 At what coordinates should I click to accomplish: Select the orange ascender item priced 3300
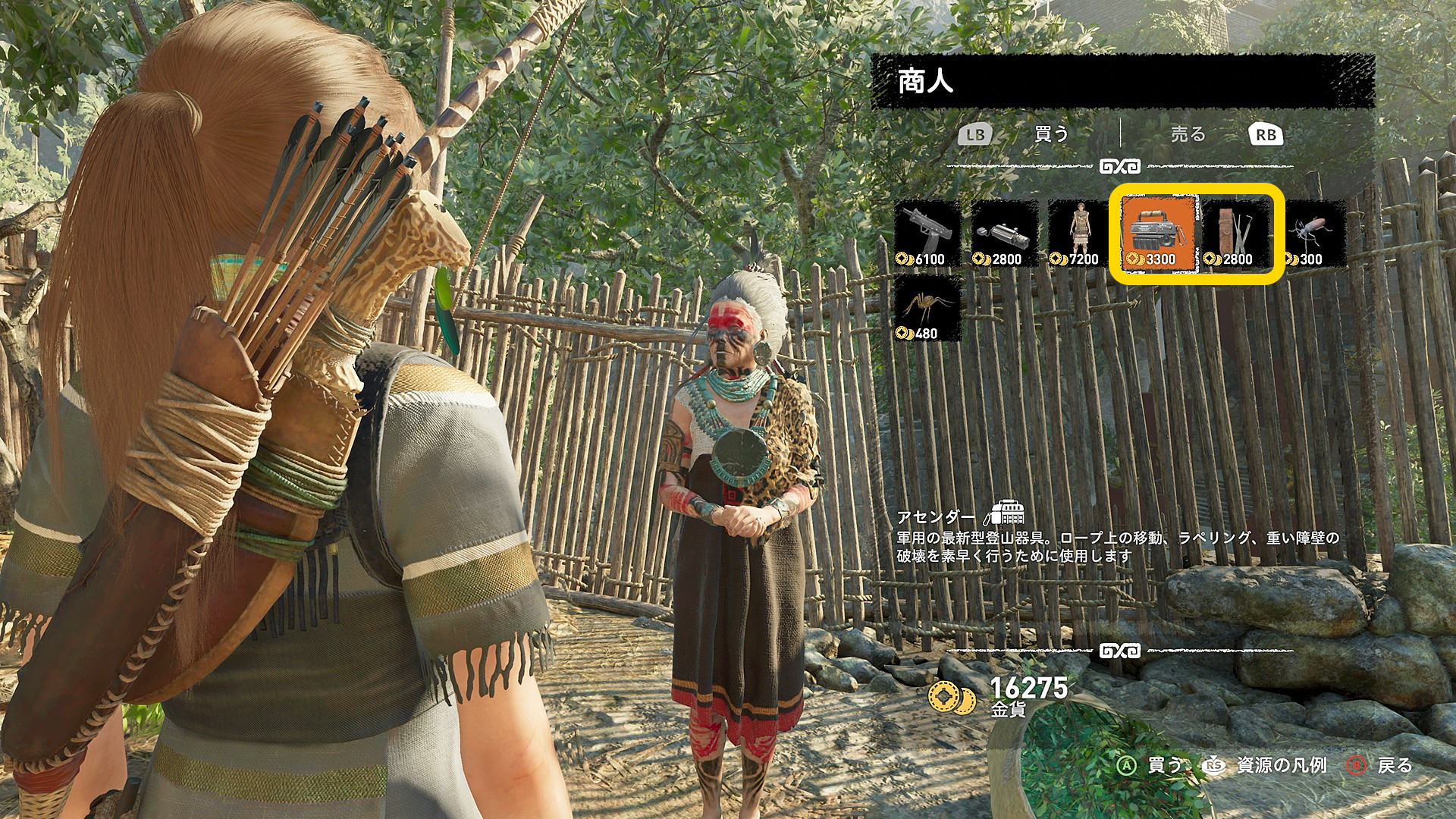(x=1158, y=234)
